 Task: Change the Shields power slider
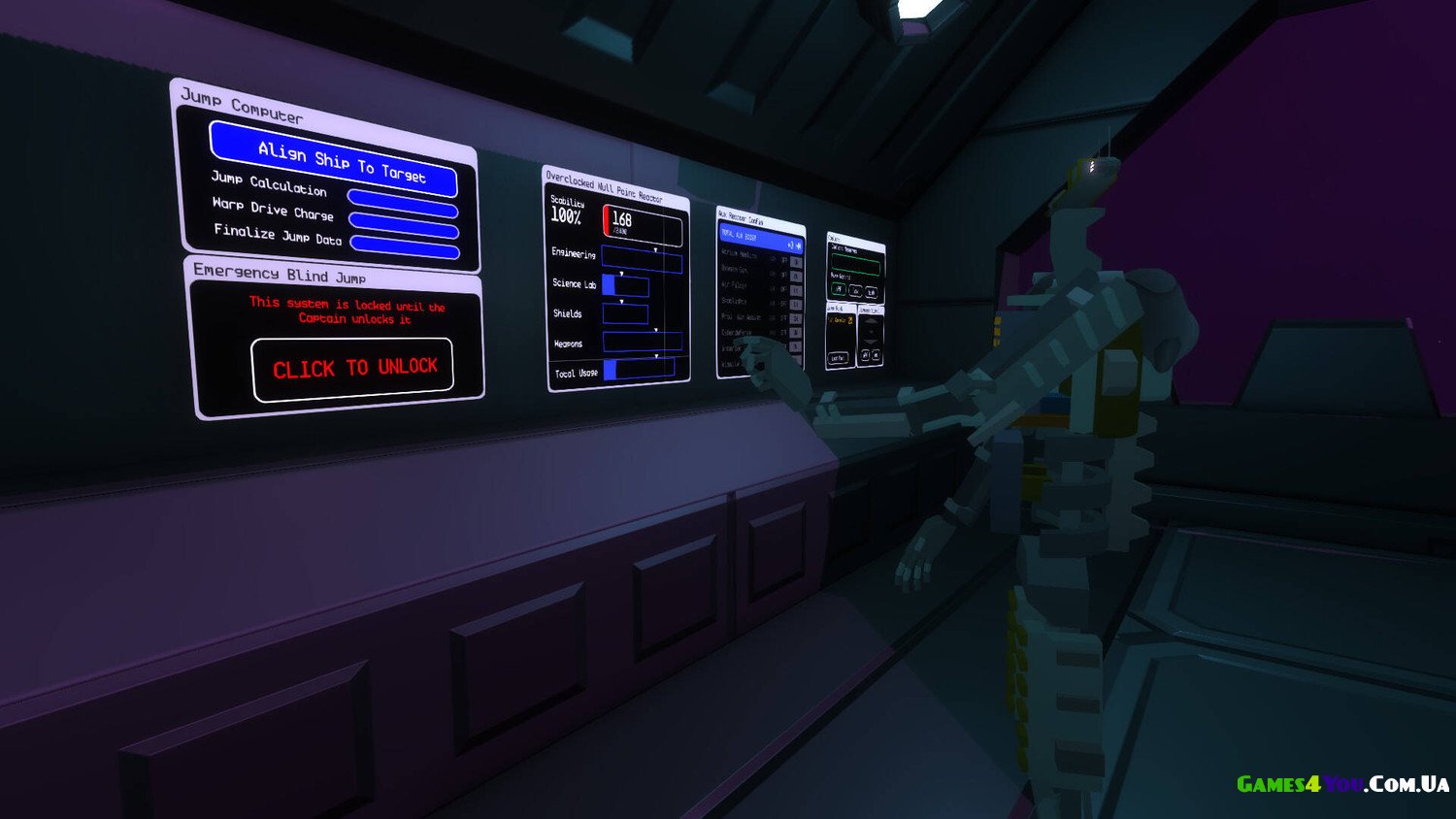pyautogui.click(x=625, y=314)
